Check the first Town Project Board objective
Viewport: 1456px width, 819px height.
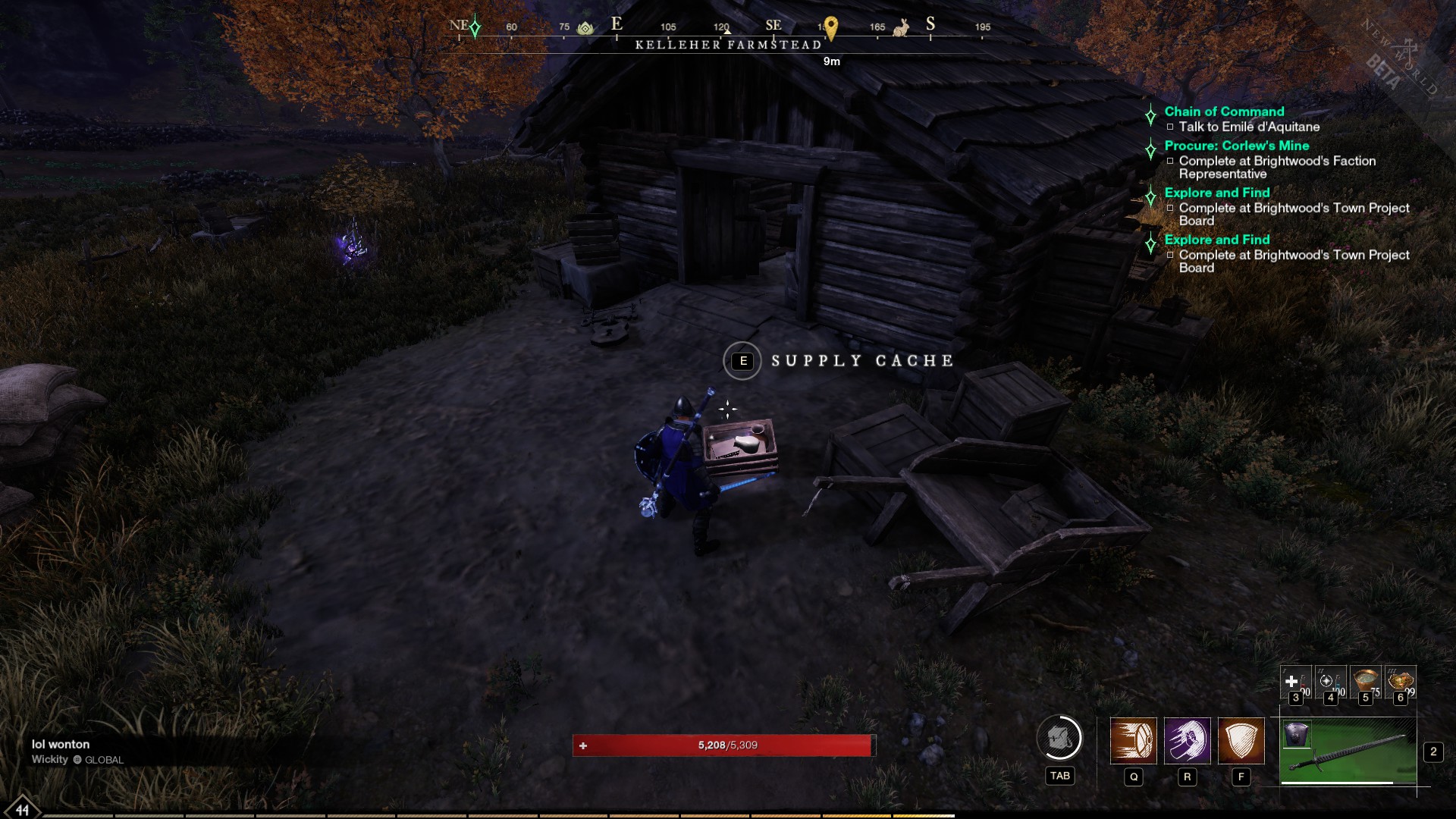pyautogui.click(x=1172, y=208)
